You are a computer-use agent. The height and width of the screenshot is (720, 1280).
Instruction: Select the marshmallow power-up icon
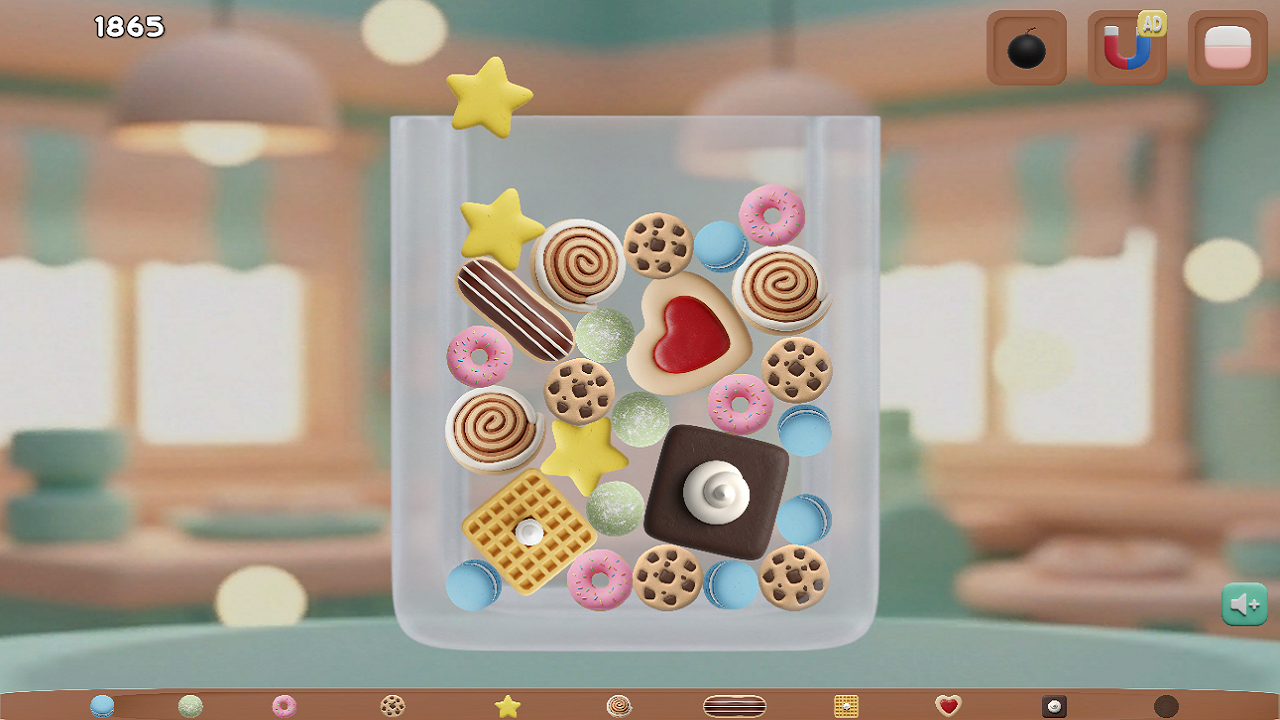1228,46
